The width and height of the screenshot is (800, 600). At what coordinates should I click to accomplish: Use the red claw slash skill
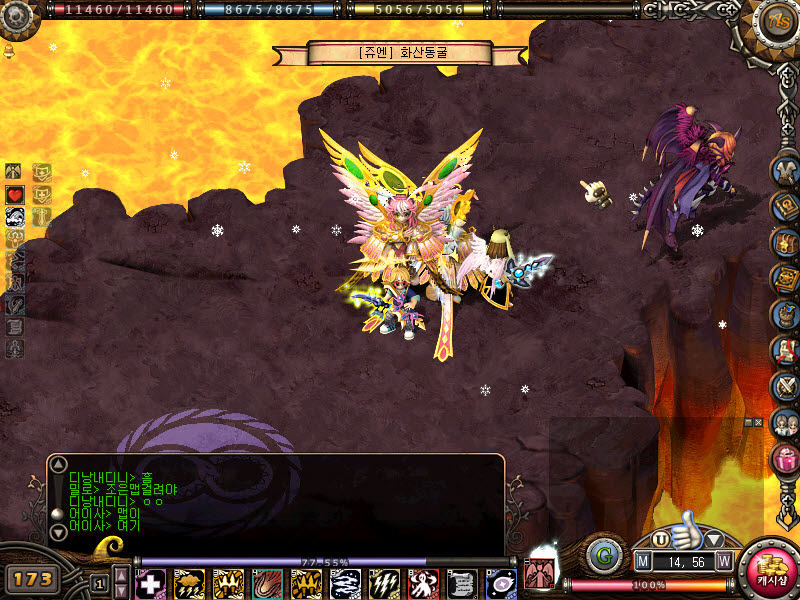[267, 583]
